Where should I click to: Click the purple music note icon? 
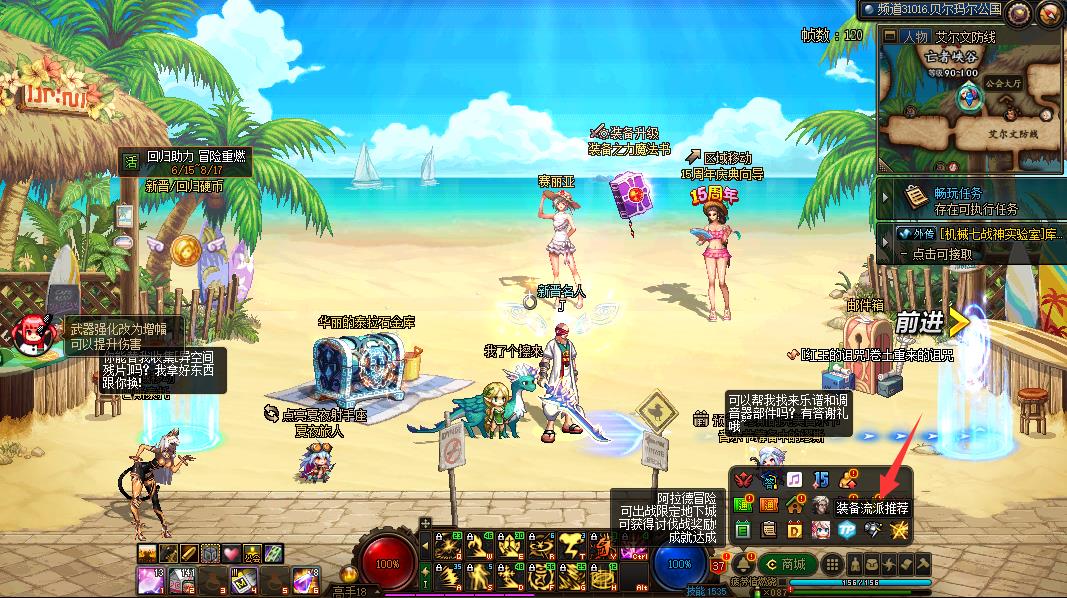[794, 481]
